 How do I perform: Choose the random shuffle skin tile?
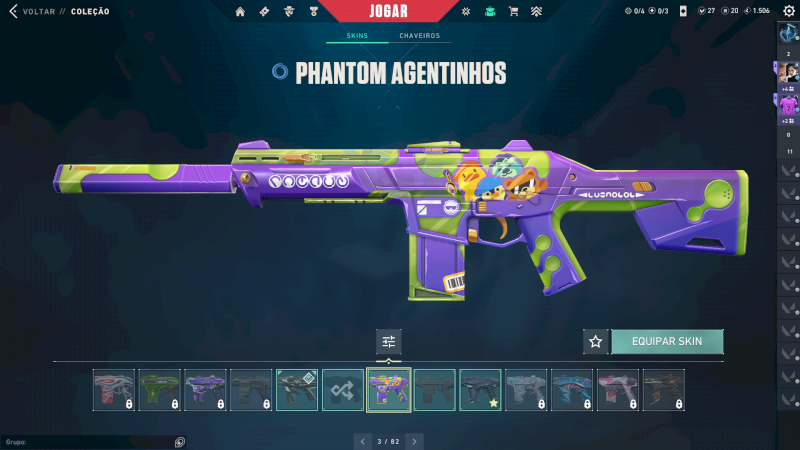[x=343, y=389]
